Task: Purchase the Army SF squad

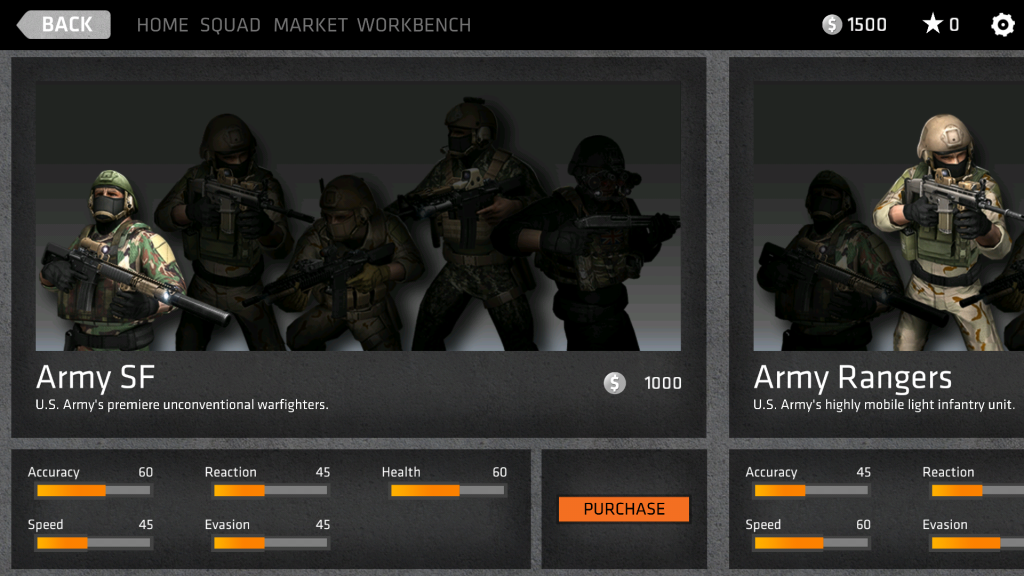Action: (624, 509)
